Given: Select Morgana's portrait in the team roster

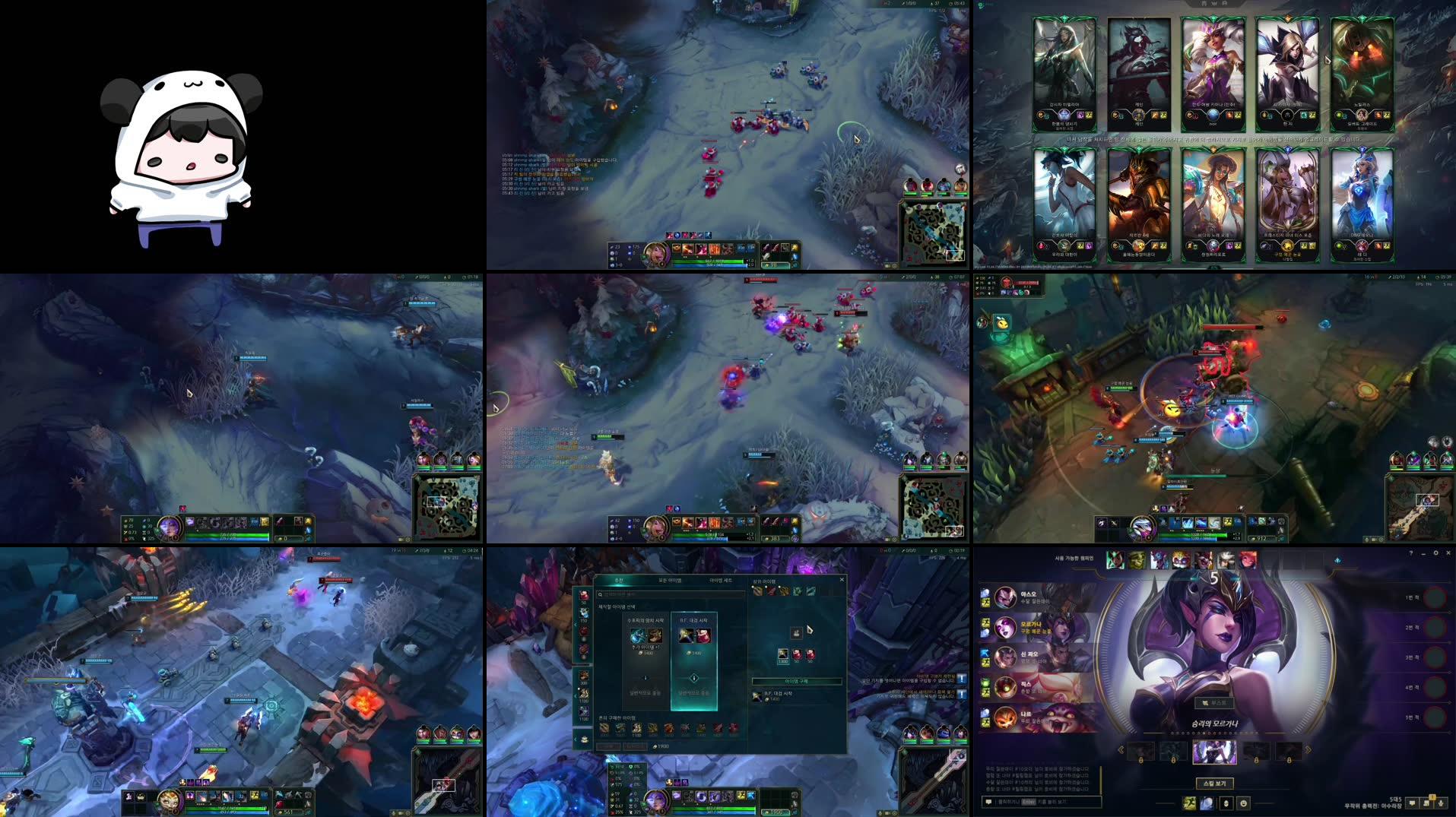Looking at the screenshot, I should coord(1005,629).
